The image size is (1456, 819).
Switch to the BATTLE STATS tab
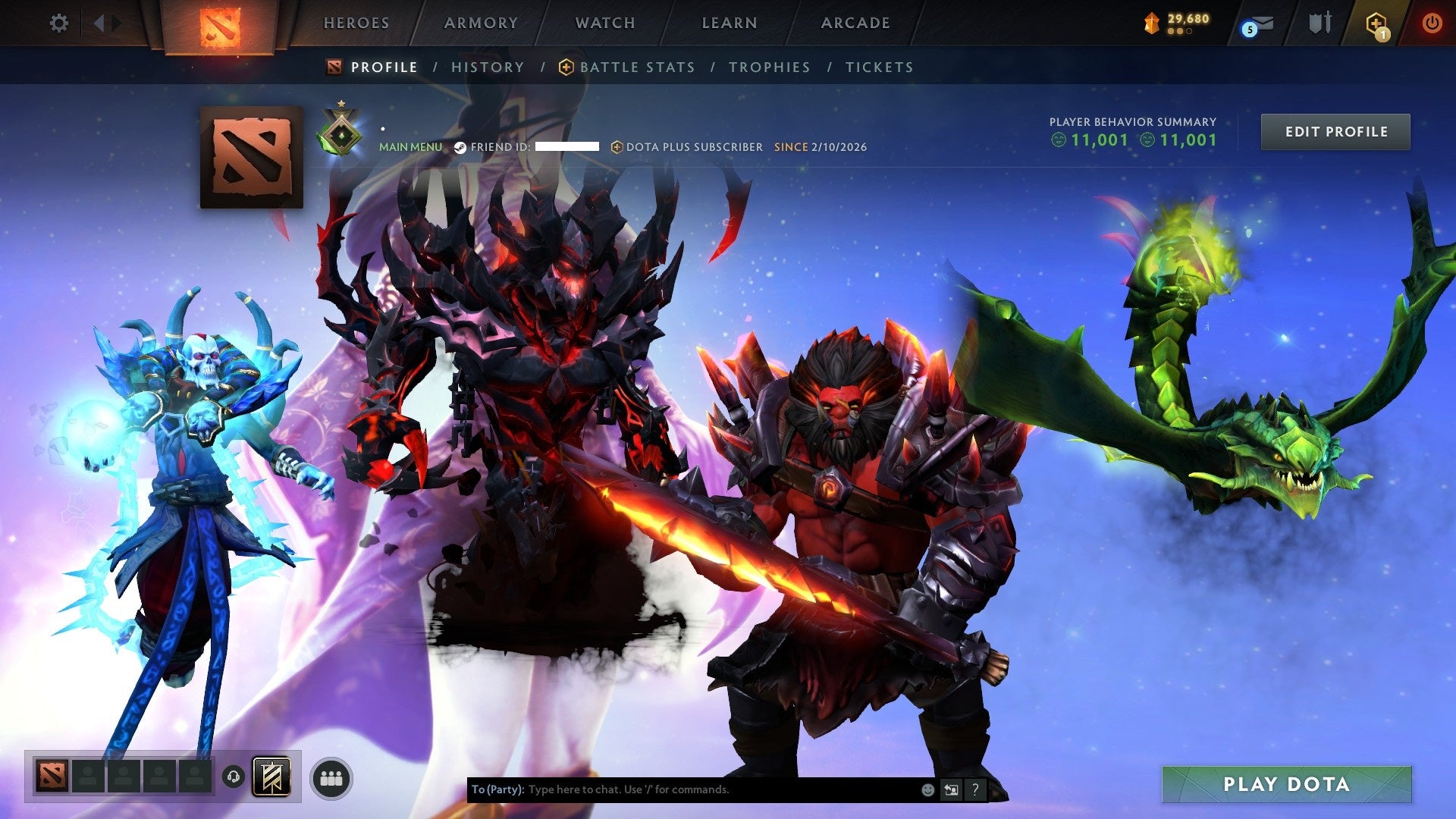[637, 67]
